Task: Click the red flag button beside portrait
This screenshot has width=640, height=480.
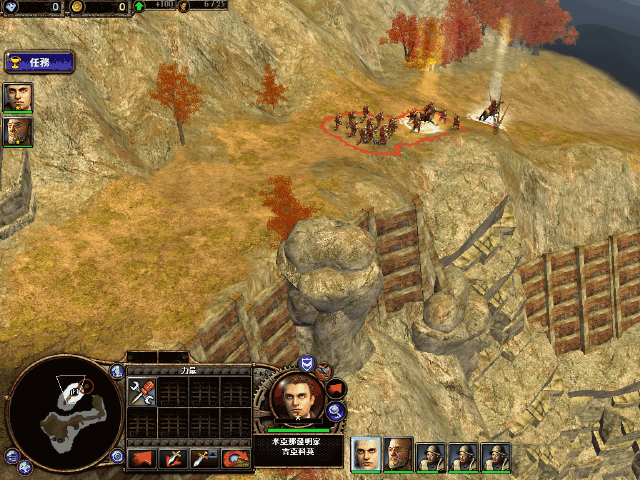Action: (335, 386)
